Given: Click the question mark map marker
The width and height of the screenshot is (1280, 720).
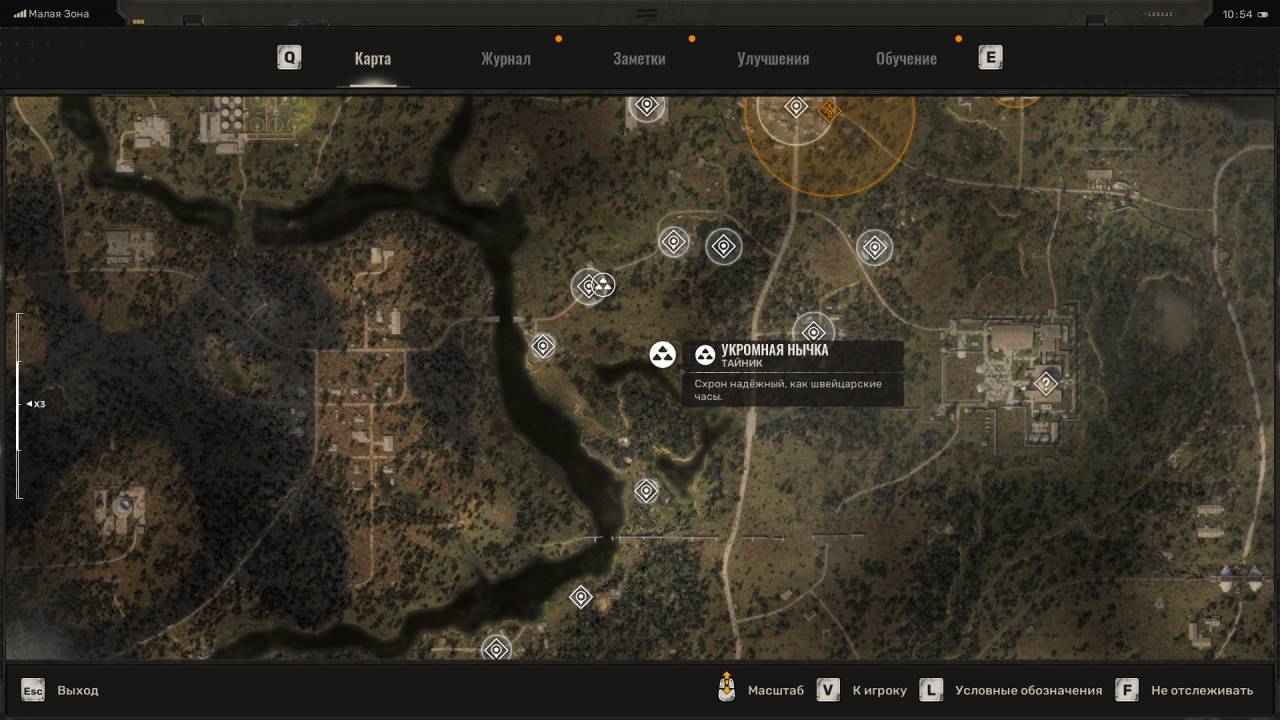Looking at the screenshot, I should pos(1046,383).
